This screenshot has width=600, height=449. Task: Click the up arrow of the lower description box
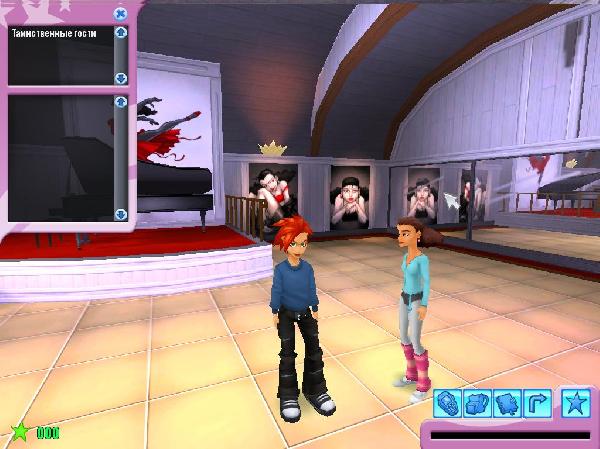(x=121, y=102)
